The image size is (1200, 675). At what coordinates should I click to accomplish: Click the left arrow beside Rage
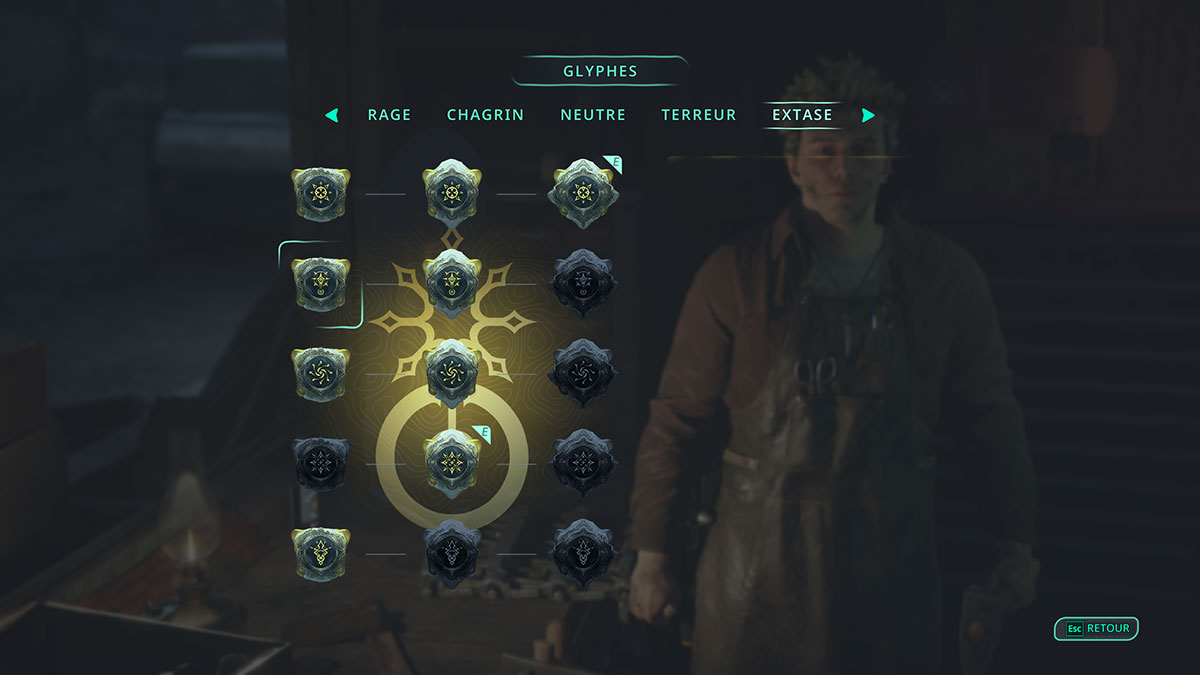pos(332,115)
